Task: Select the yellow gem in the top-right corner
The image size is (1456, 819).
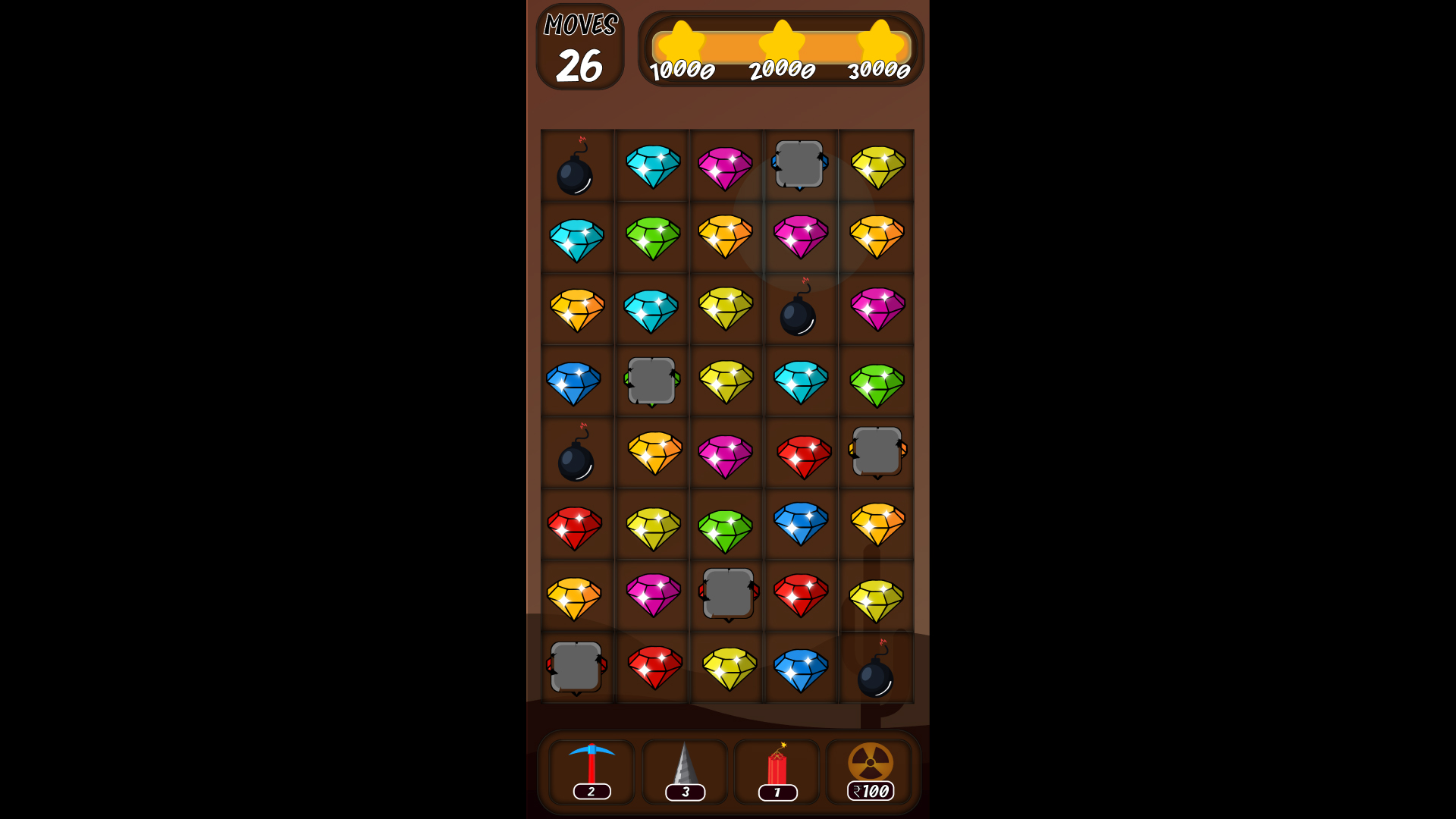Action: click(877, 165)
